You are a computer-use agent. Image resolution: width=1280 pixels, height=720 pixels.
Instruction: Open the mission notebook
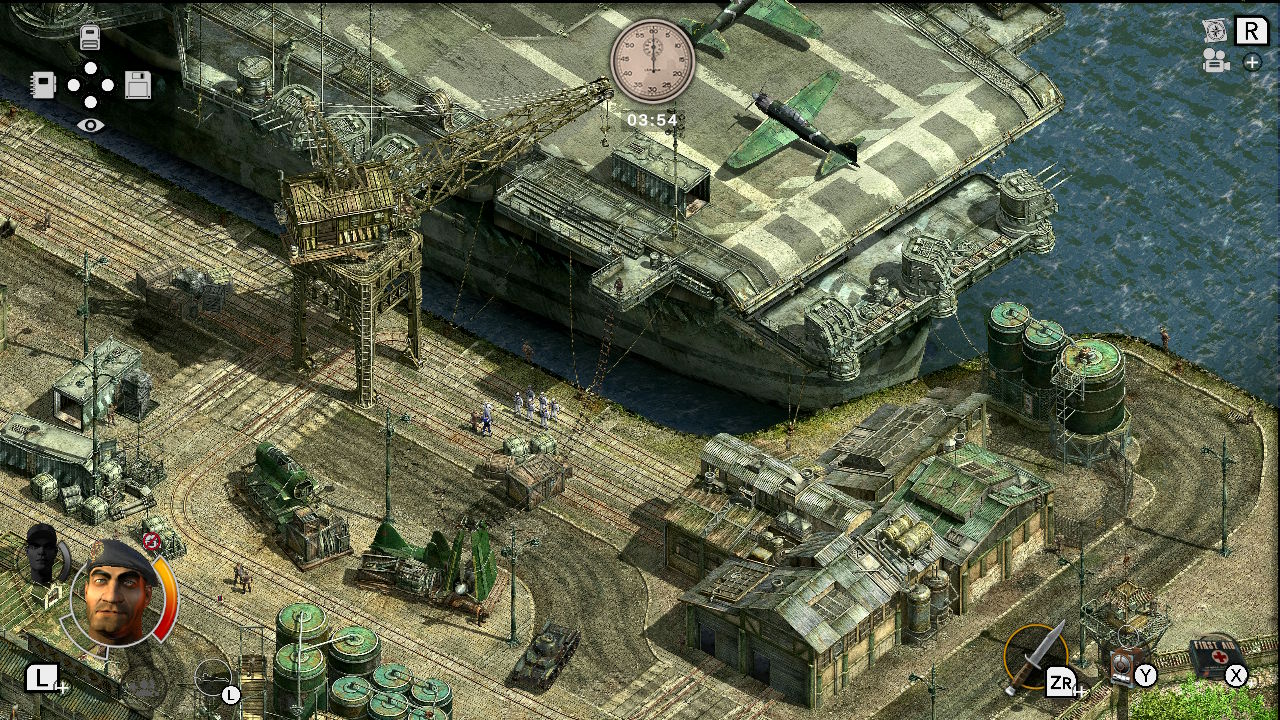pyautogui.click(x=43, y=85)
